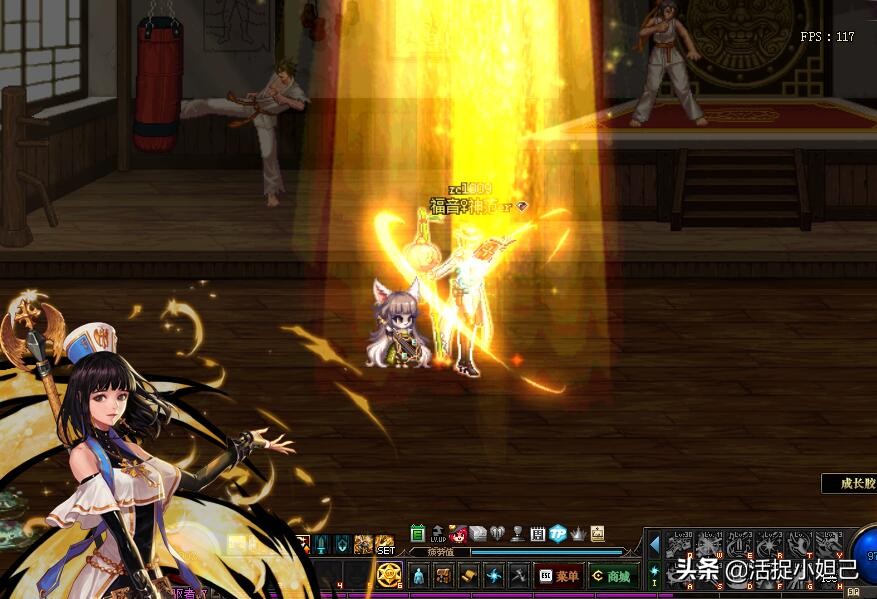The image size is (877, 599).
Task: Open the quest scroll icon
Action: pos(467,576)
